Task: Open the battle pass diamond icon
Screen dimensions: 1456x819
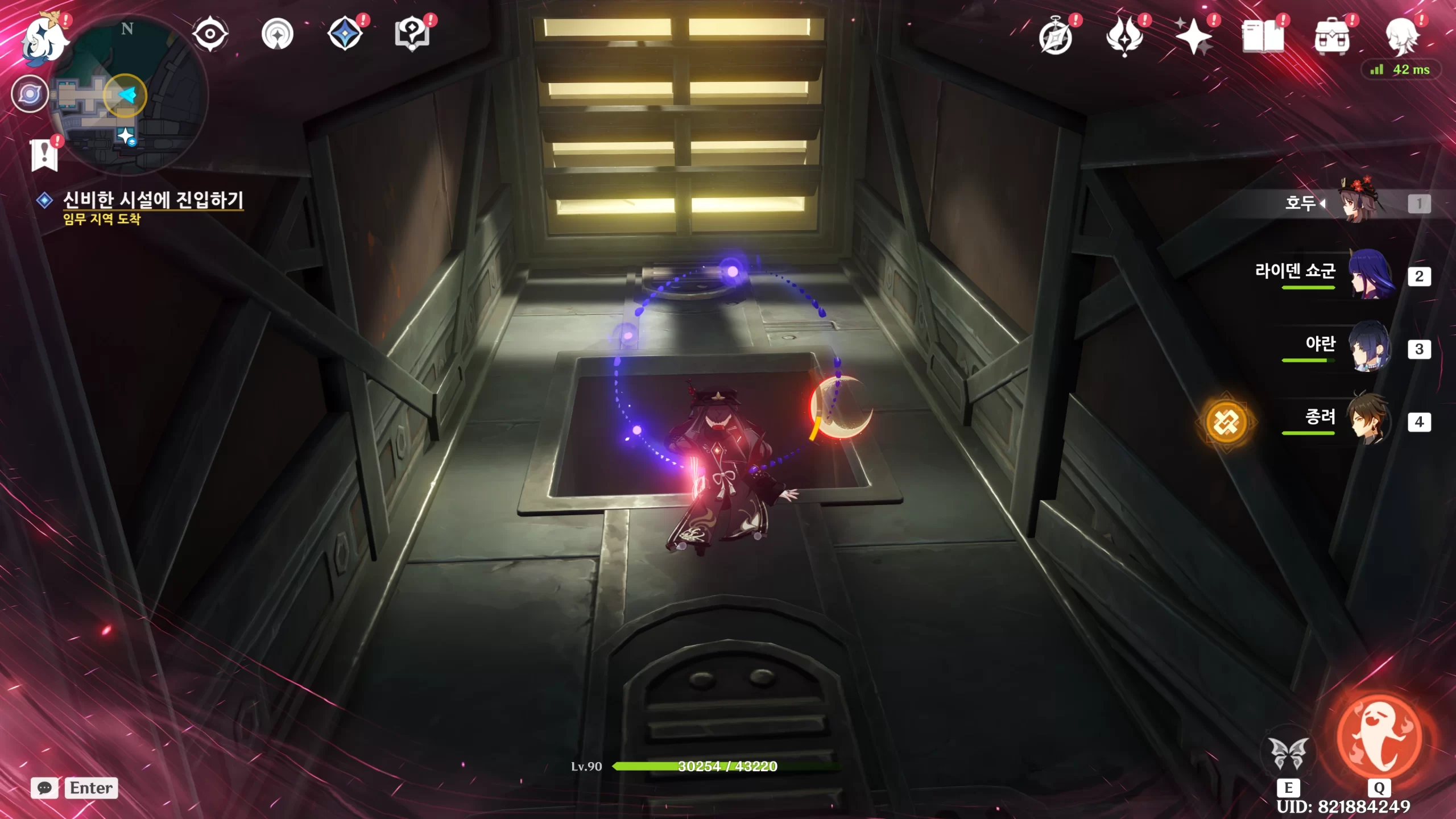Action: [345, 34]
